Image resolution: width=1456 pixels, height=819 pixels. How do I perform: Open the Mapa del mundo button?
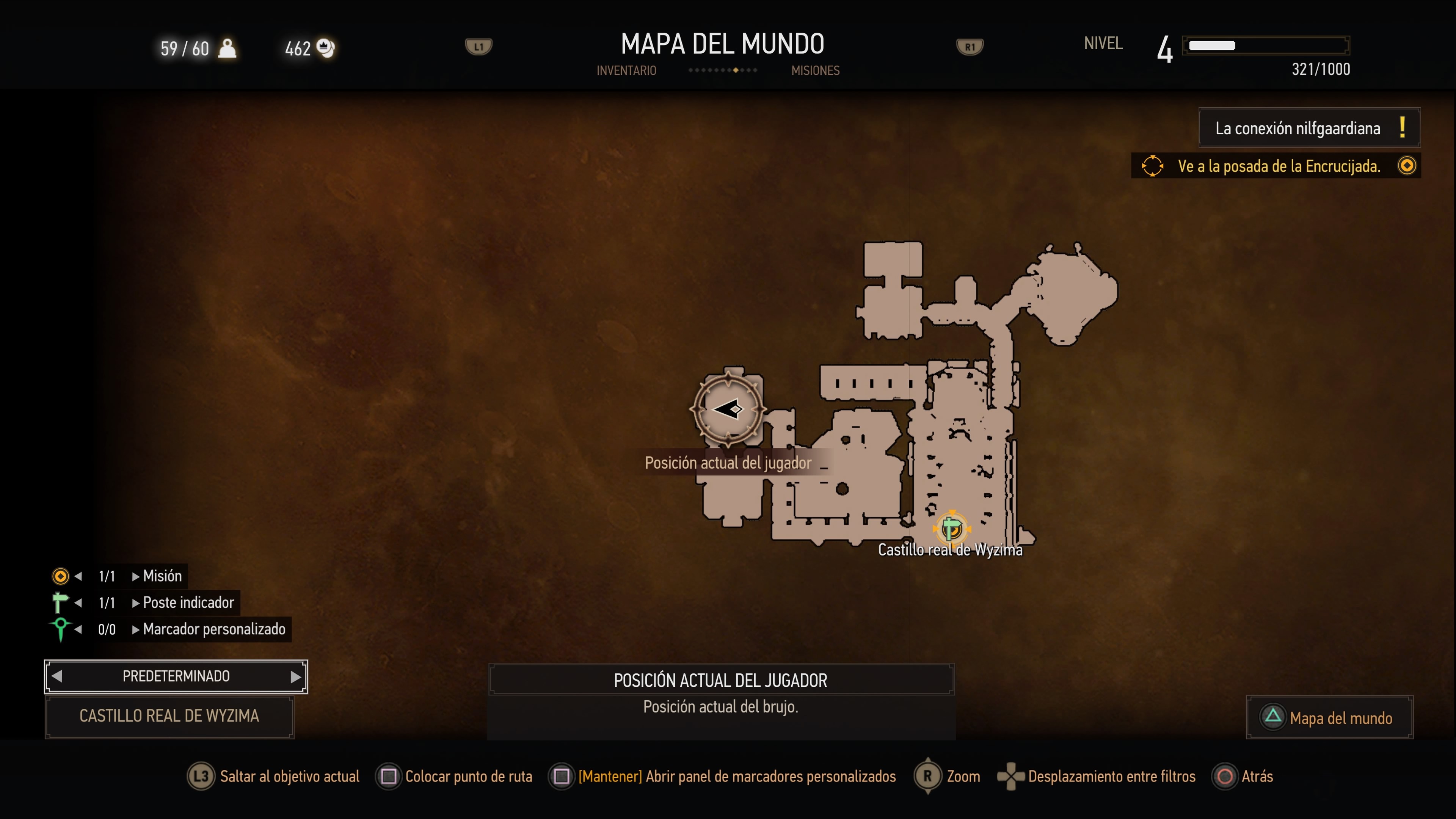pyautogui.click(x=1329, y=717)
